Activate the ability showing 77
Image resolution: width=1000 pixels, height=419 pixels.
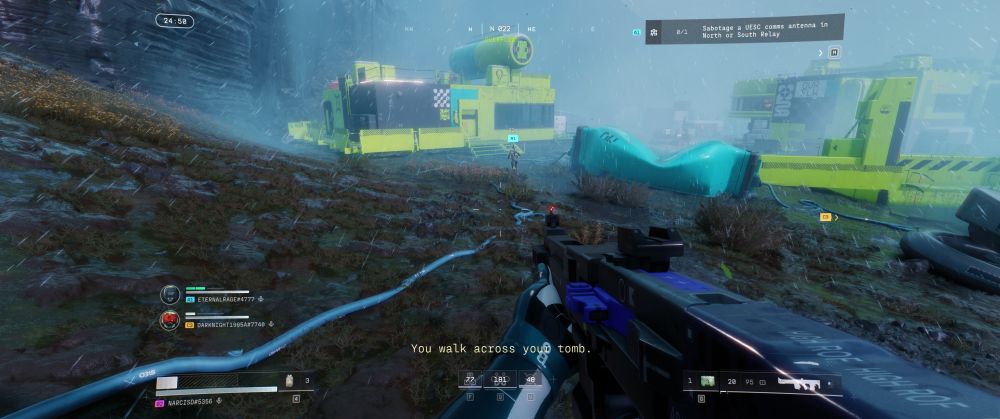click(470, 379)
